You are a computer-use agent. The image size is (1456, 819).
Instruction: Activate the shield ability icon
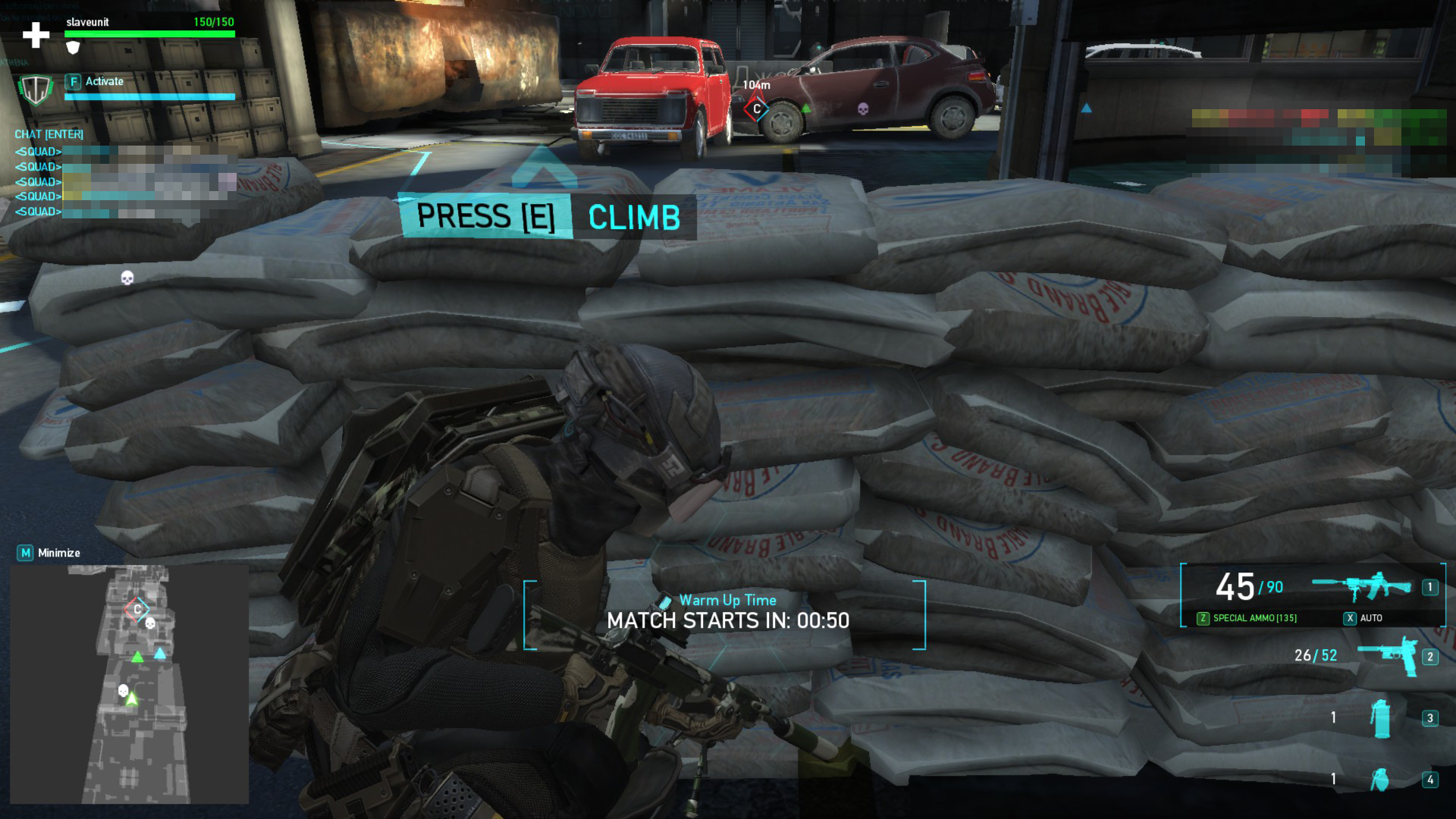pos(36,89)
